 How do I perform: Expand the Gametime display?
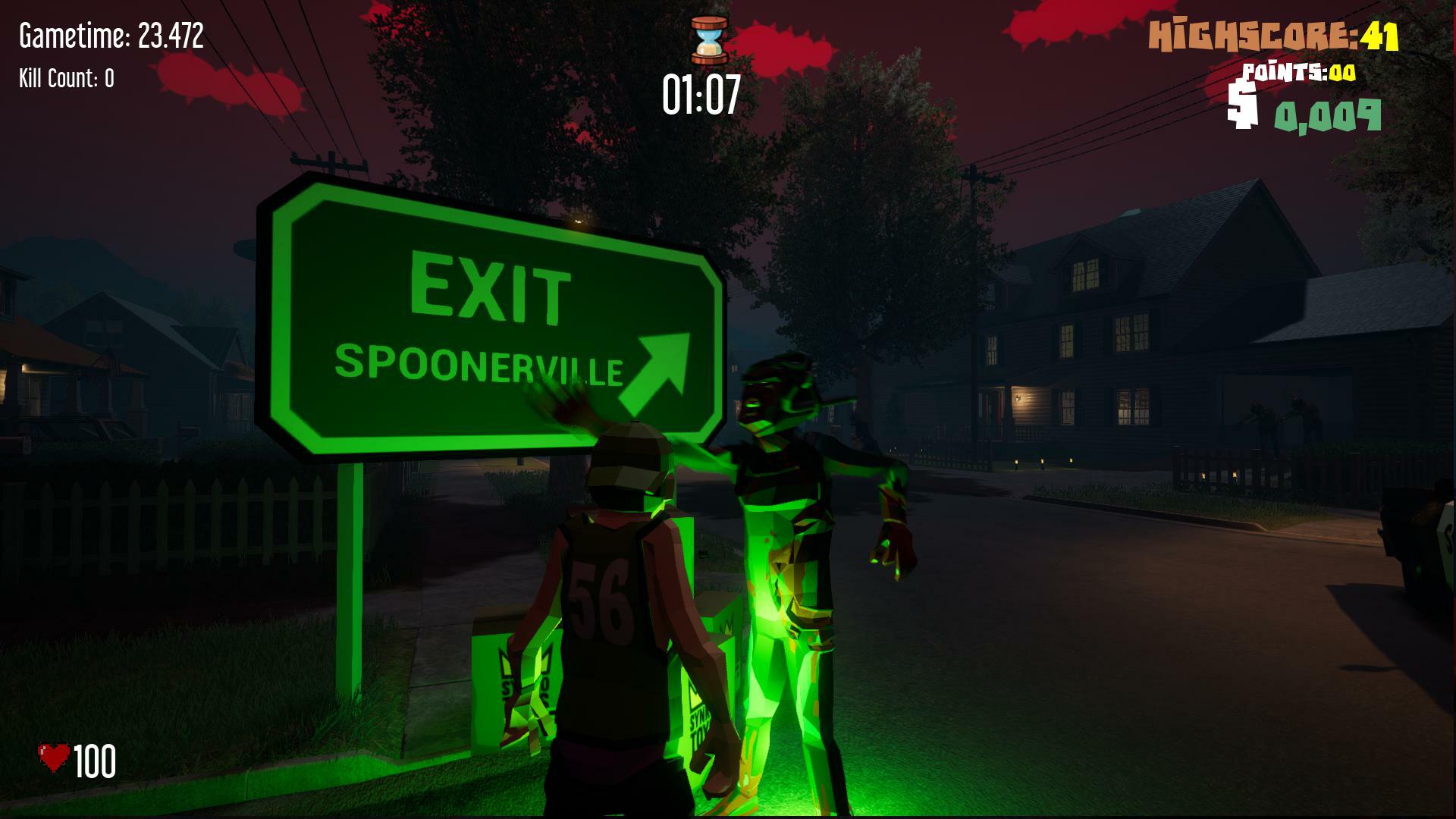pos(111,33)
